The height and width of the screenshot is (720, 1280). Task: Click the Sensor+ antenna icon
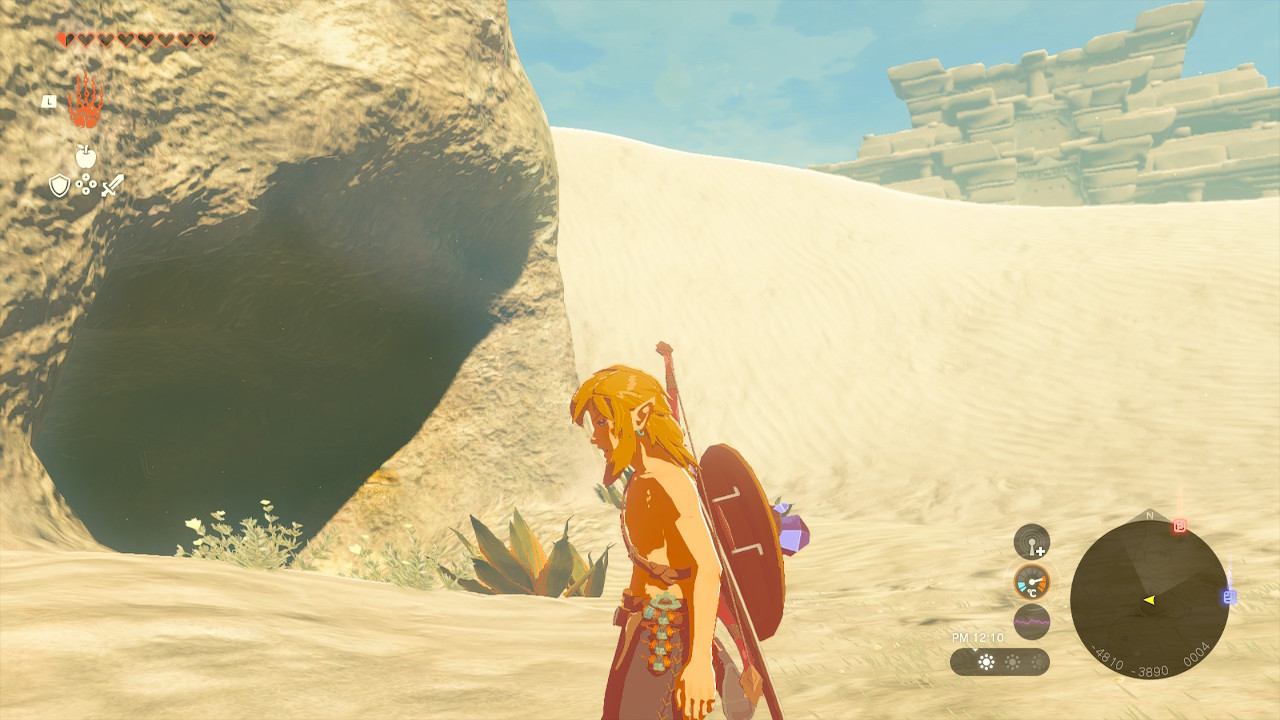[1031, 542]
